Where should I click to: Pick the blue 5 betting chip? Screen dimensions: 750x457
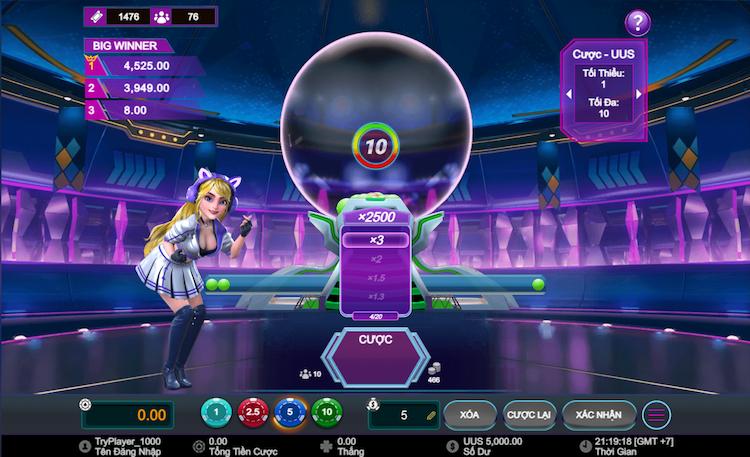click(289, 413)
